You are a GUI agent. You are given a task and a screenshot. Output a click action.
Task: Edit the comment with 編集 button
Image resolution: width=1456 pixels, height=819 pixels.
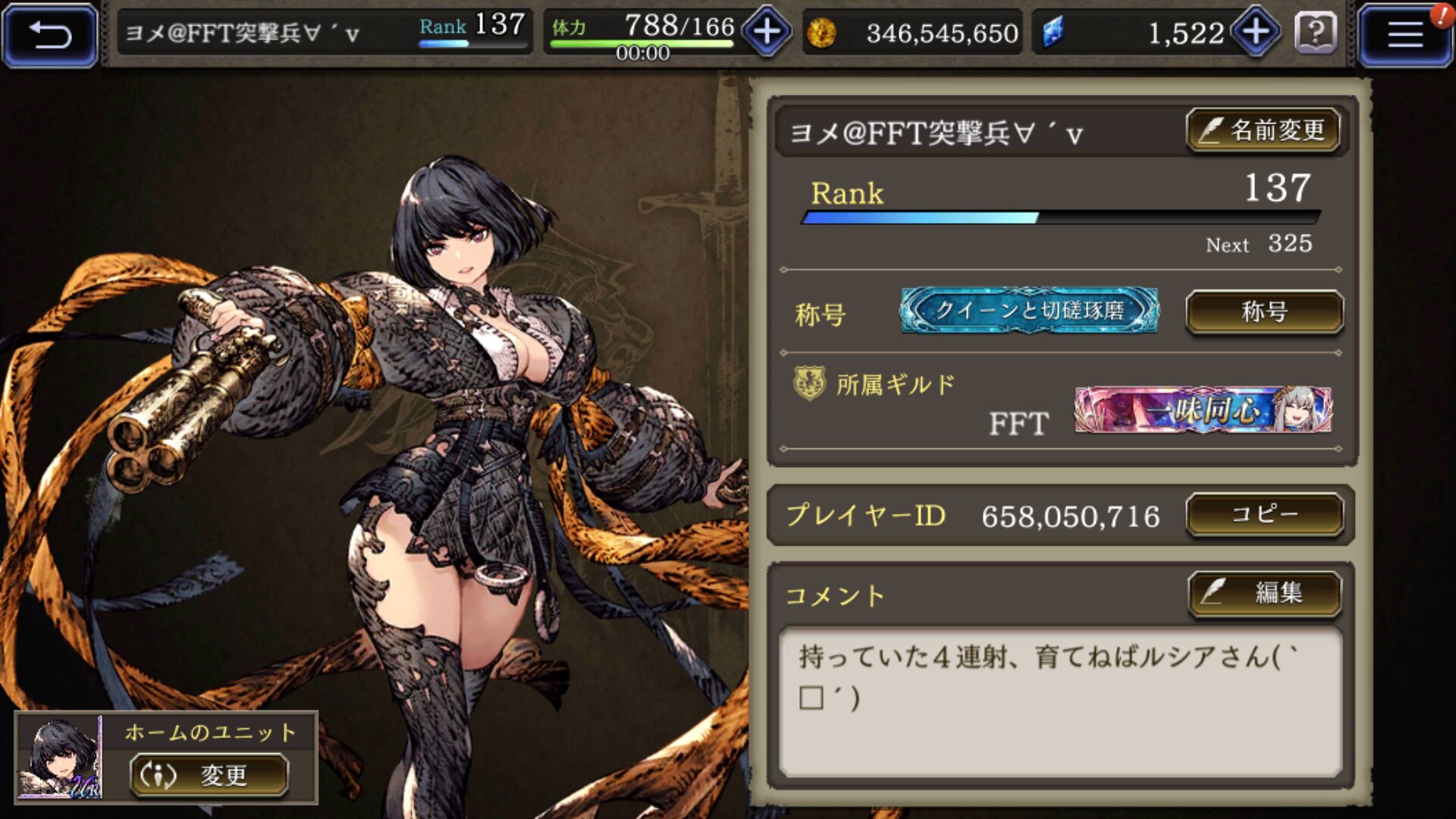pyautogui.click(x=1264, y=592)
